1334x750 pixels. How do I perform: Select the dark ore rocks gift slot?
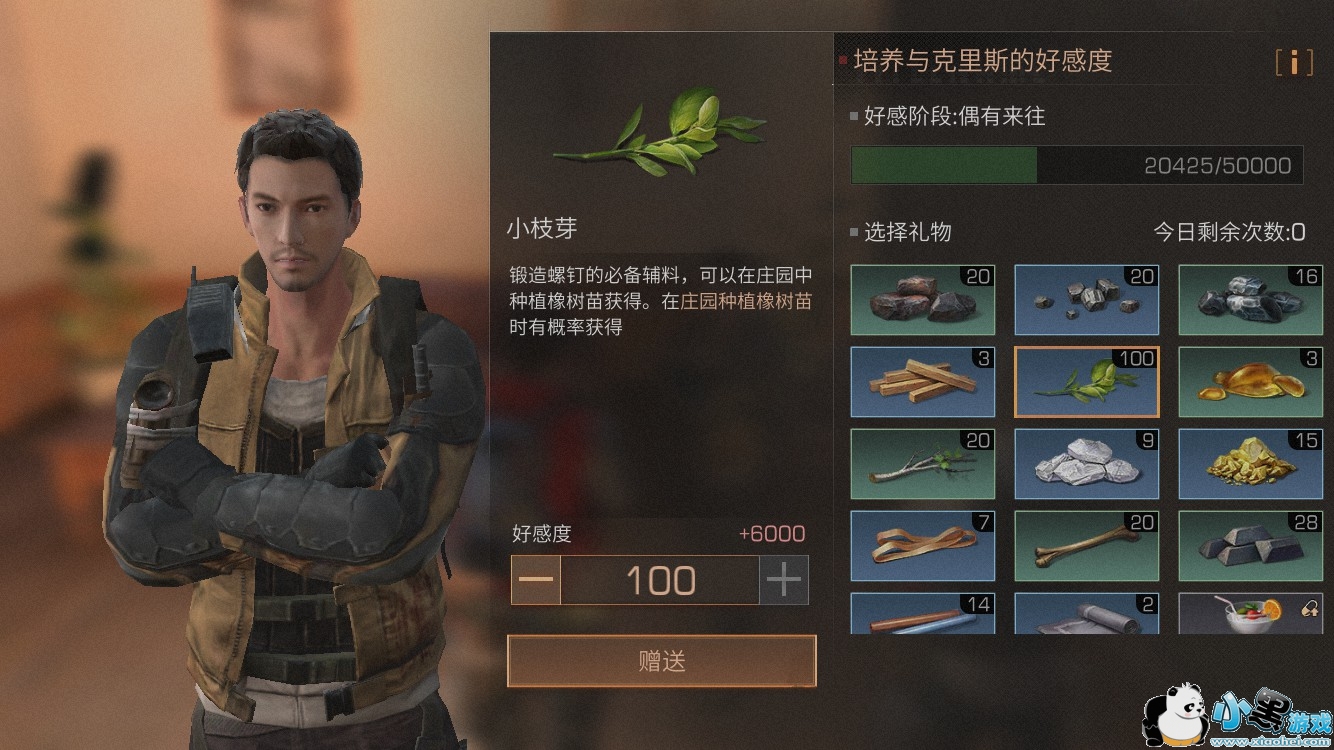(923, 299)
